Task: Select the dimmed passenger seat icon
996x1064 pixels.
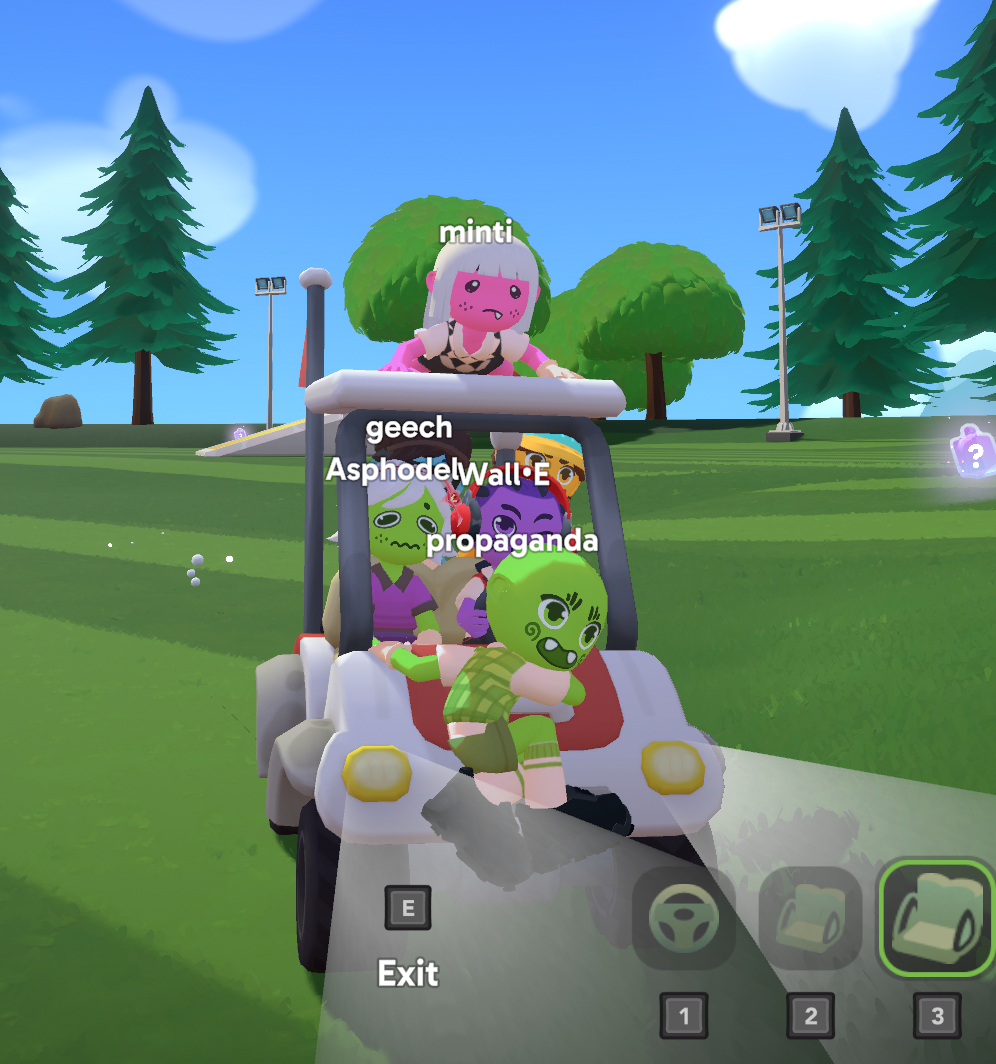Action: click(x=810, y=918)
